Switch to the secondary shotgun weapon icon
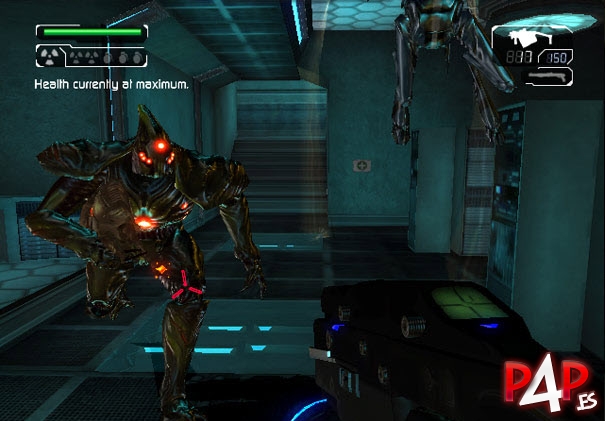This screenshot has width=605, height=421. [545, 76]
